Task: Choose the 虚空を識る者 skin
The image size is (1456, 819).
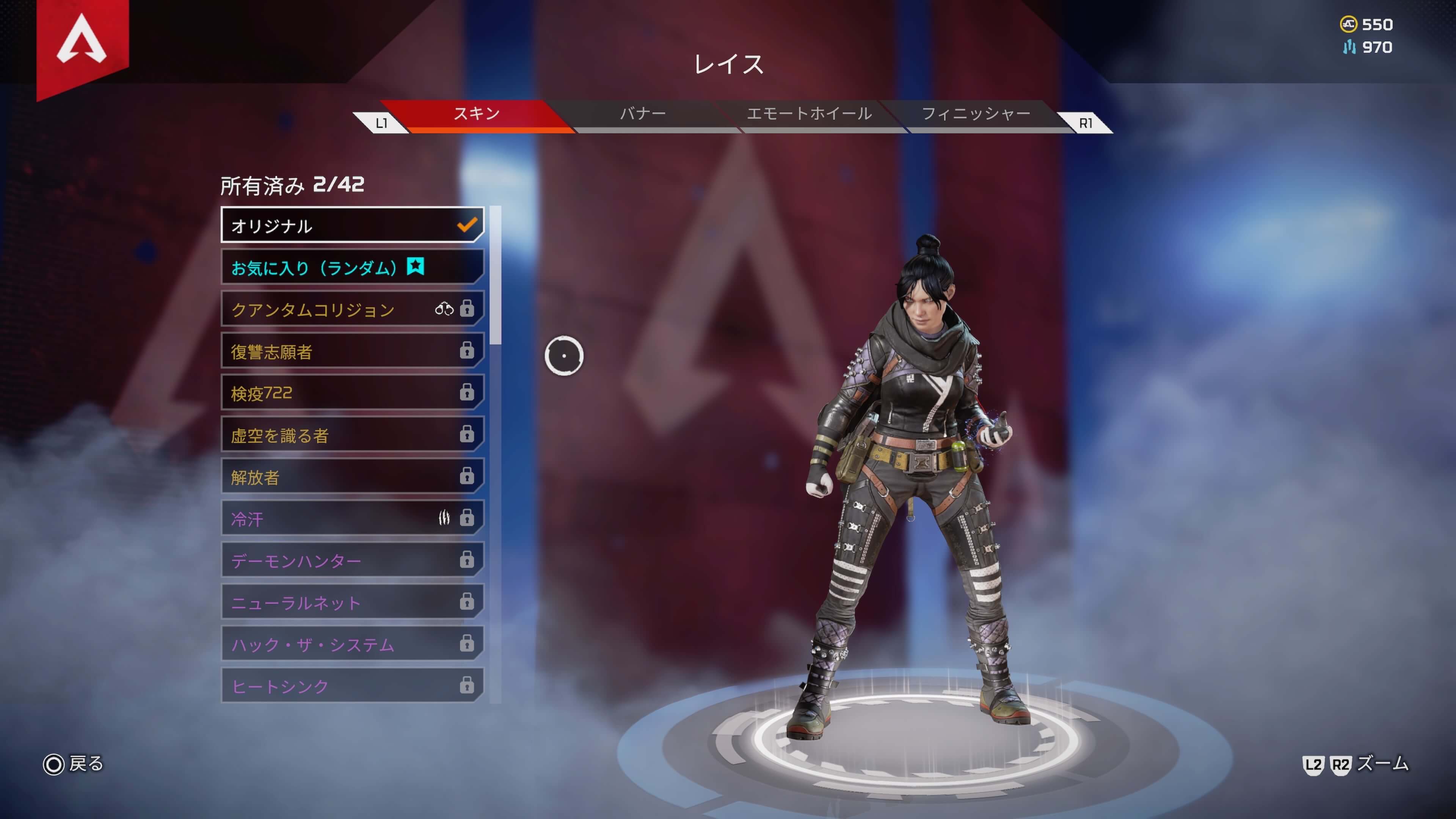Action: tap(351, 435)
